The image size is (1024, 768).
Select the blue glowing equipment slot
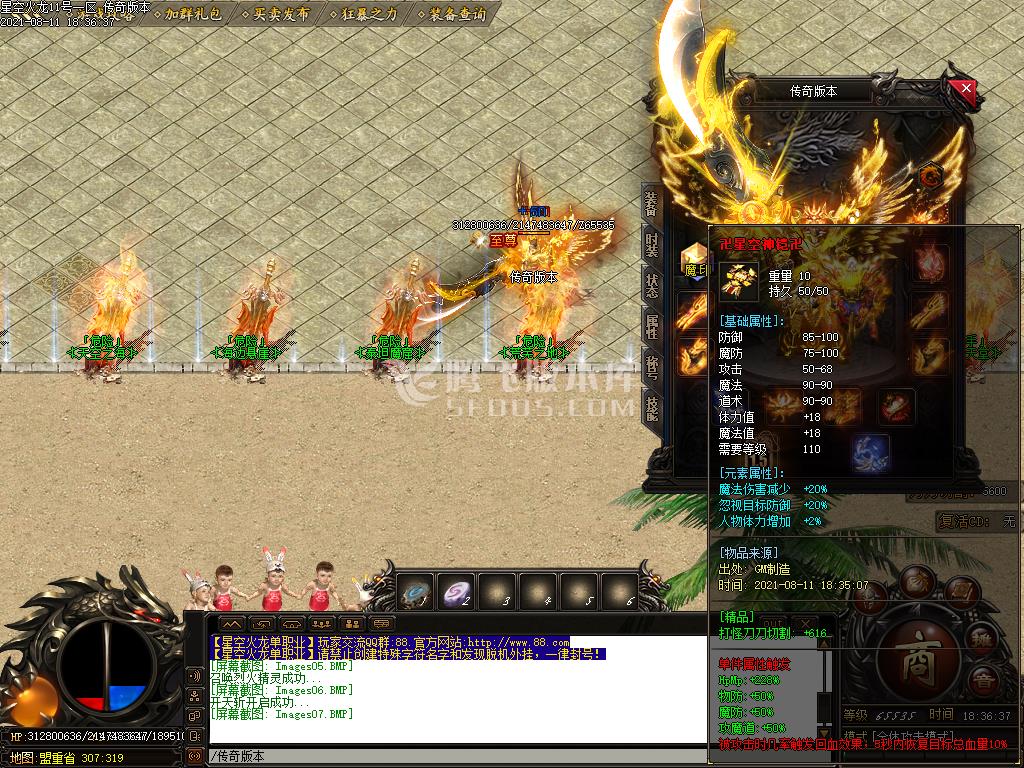point(870,452)
